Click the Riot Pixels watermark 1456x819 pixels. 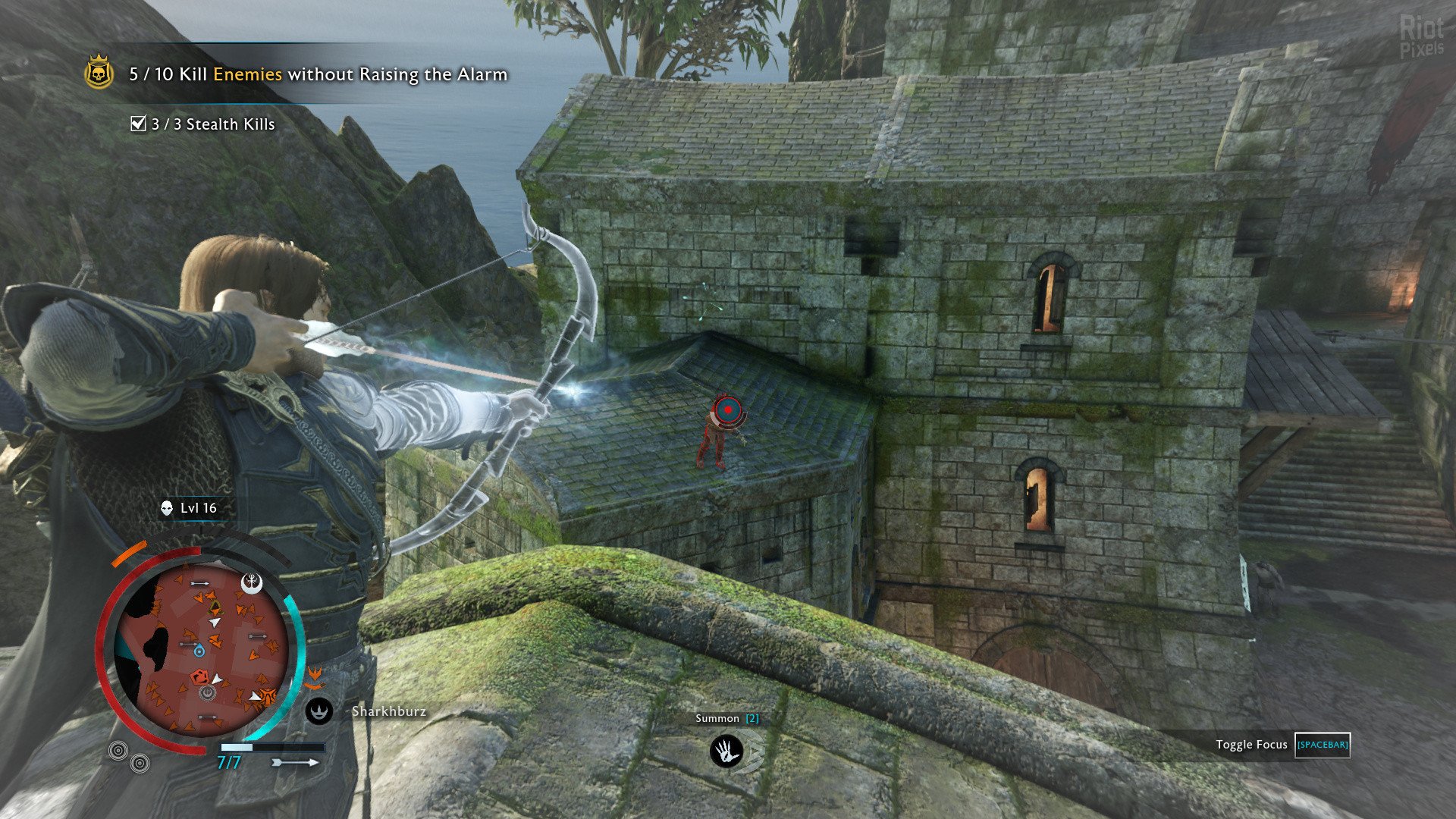pyautogui.click(x=1420, y=36)
